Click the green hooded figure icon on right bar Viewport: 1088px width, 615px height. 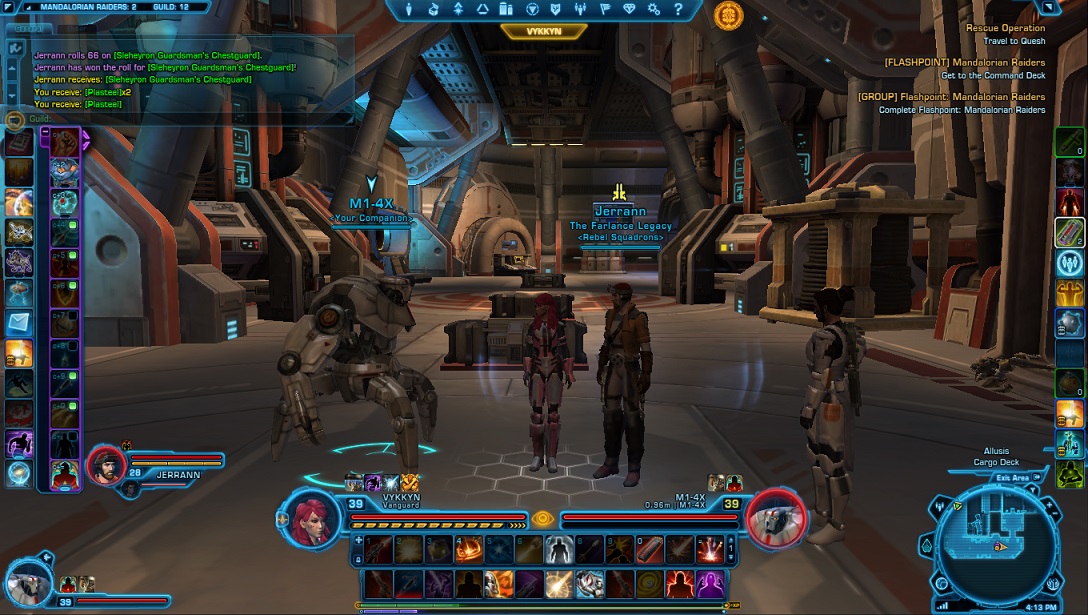pyautogui.click(x=1069, y=472)
